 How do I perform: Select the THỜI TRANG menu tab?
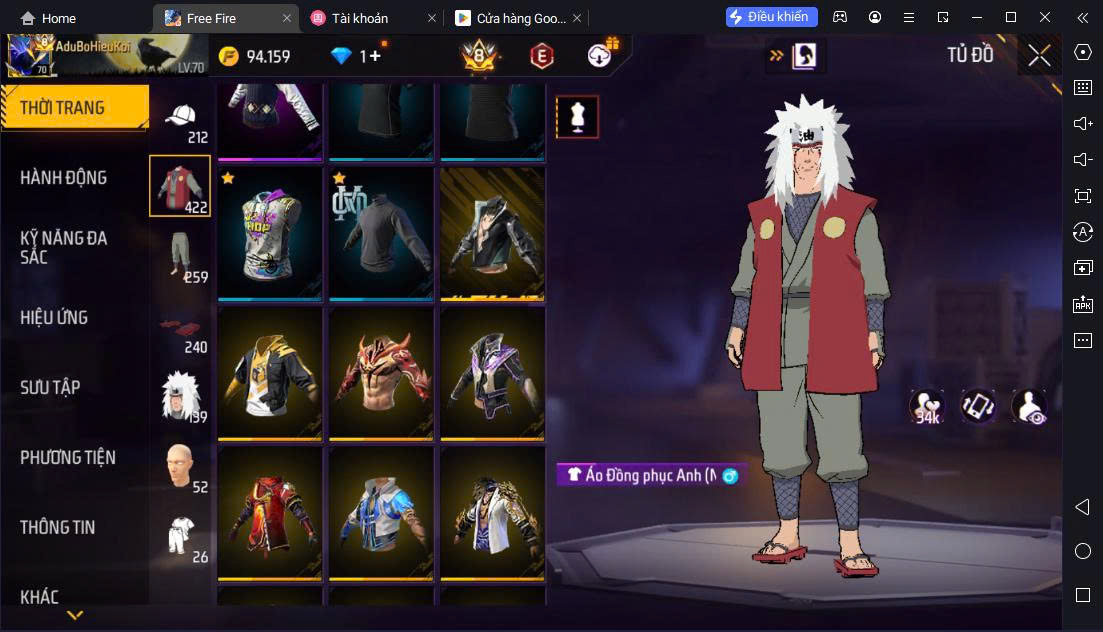pyautogui.click(x=63, y=108)
